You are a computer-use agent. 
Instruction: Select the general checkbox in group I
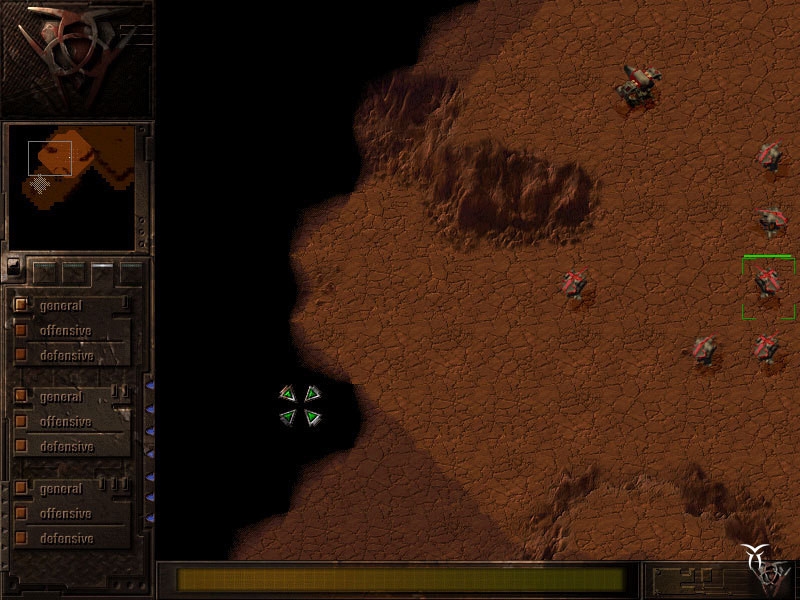20,305
